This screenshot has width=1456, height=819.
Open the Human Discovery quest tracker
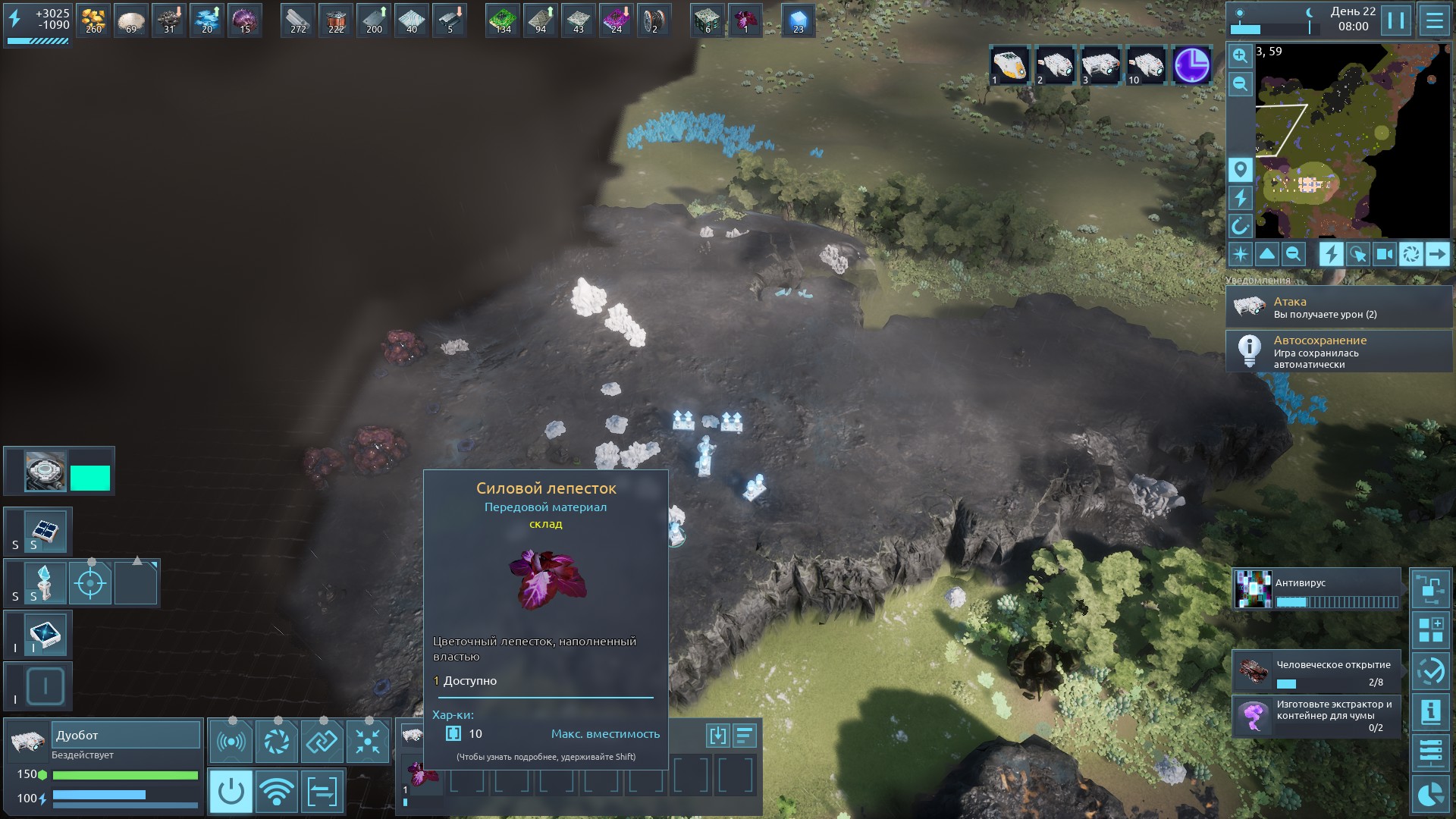[1317, 672]
